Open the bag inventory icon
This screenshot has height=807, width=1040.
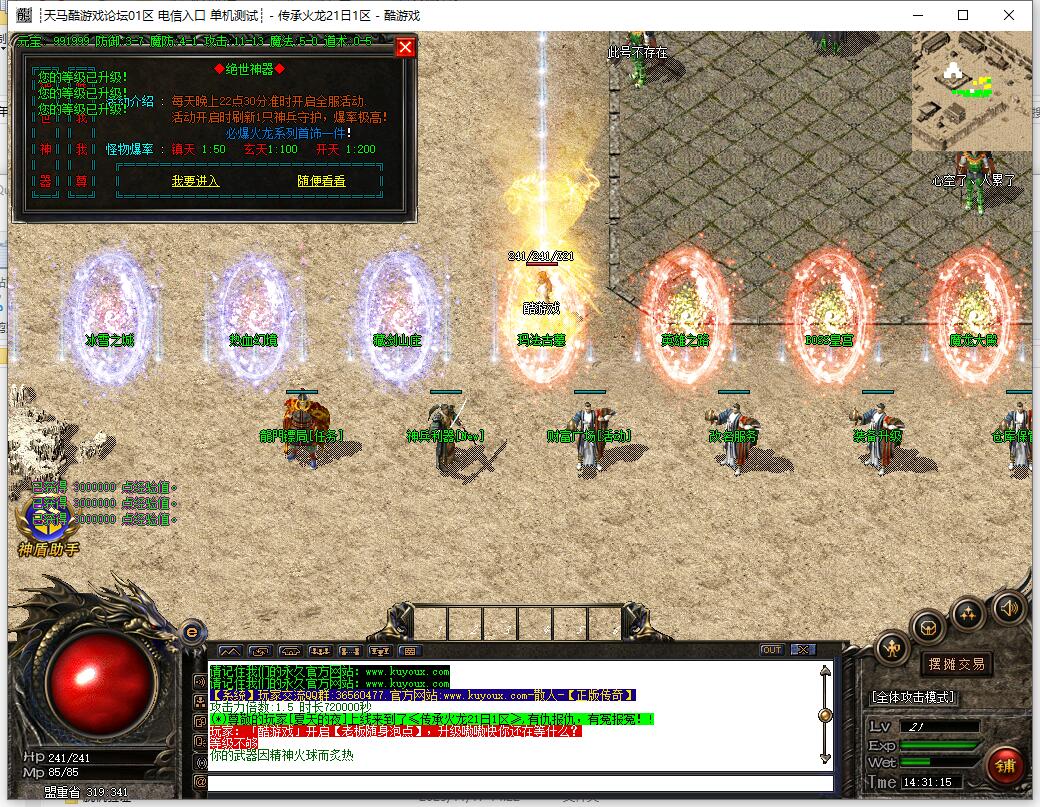929,628
